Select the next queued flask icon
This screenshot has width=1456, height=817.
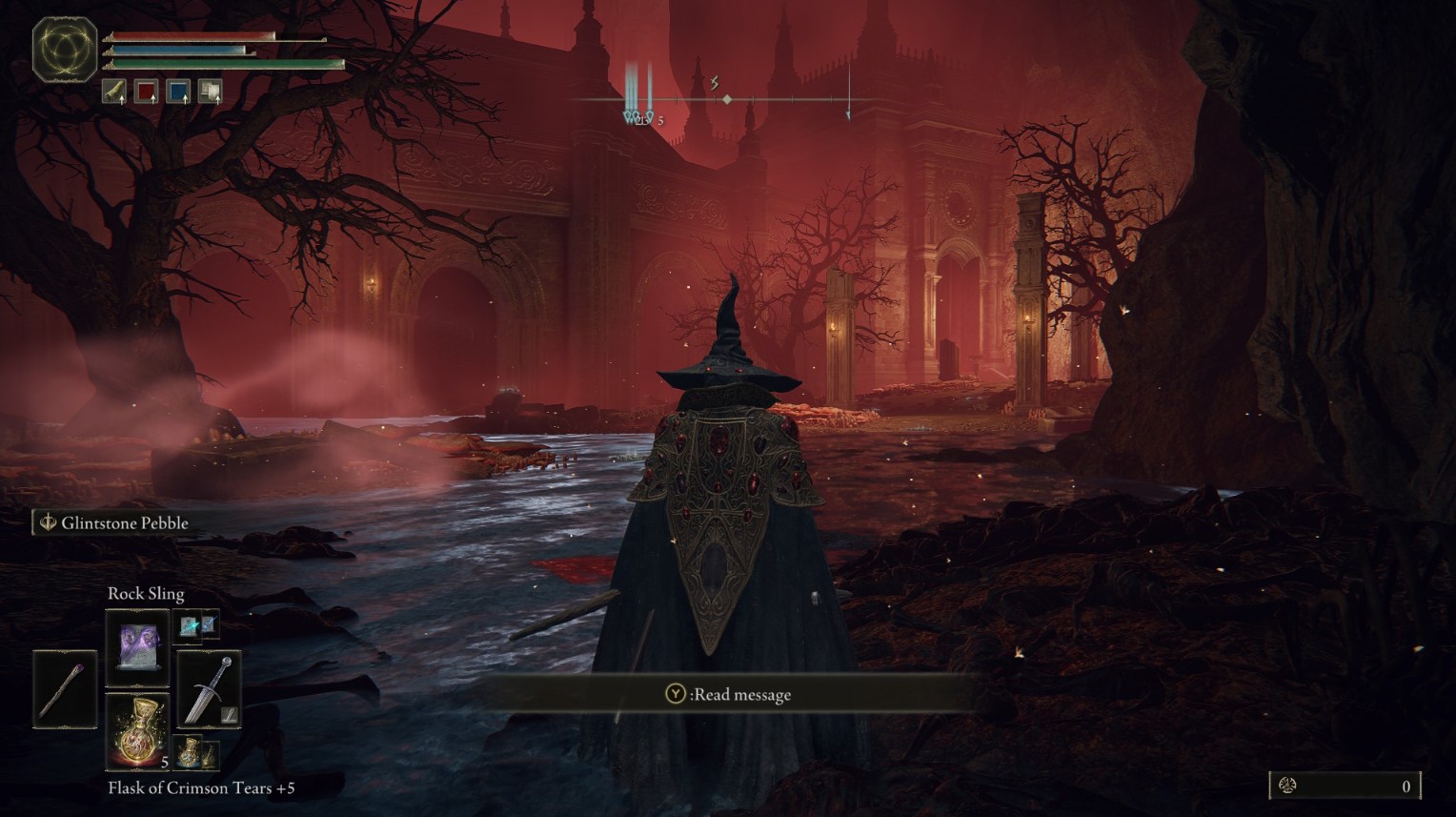[195, 753]
